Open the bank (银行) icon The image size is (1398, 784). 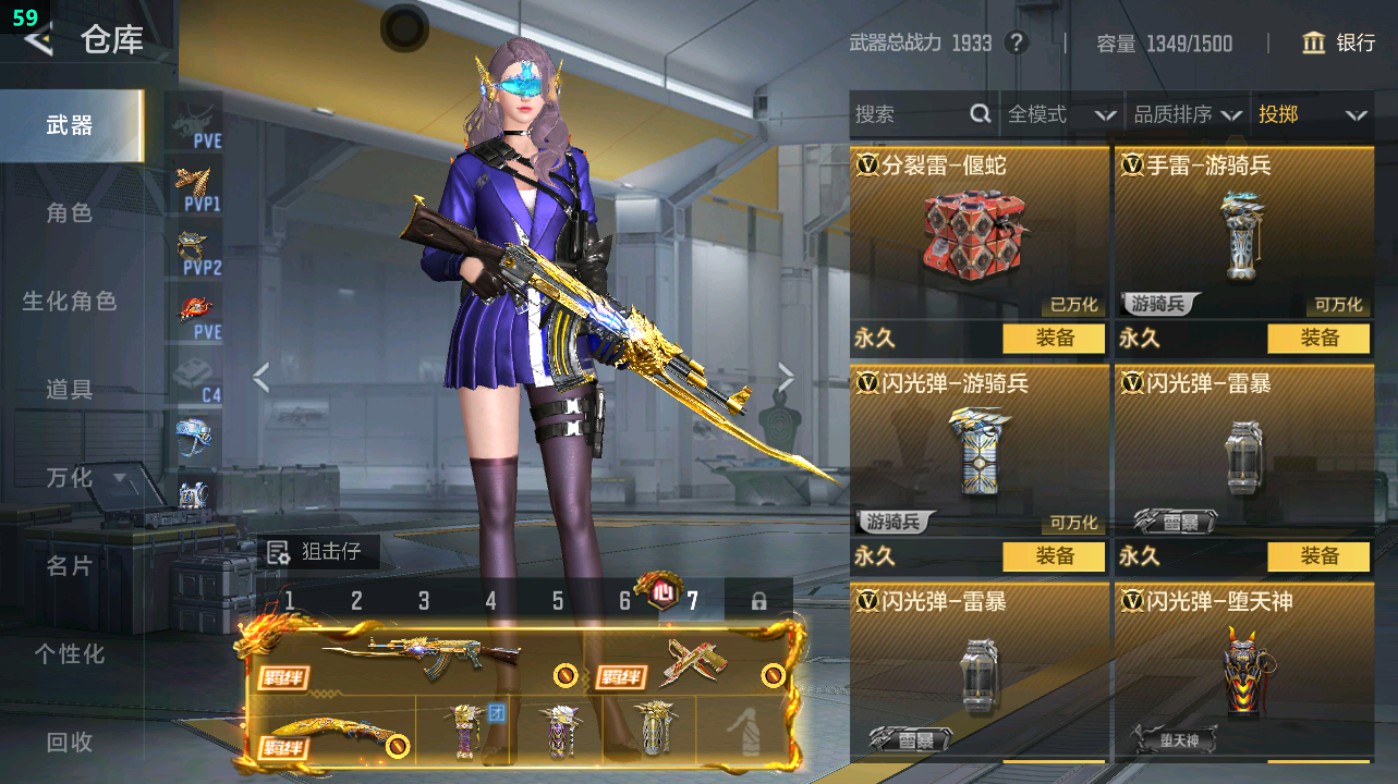(1313, 44)
